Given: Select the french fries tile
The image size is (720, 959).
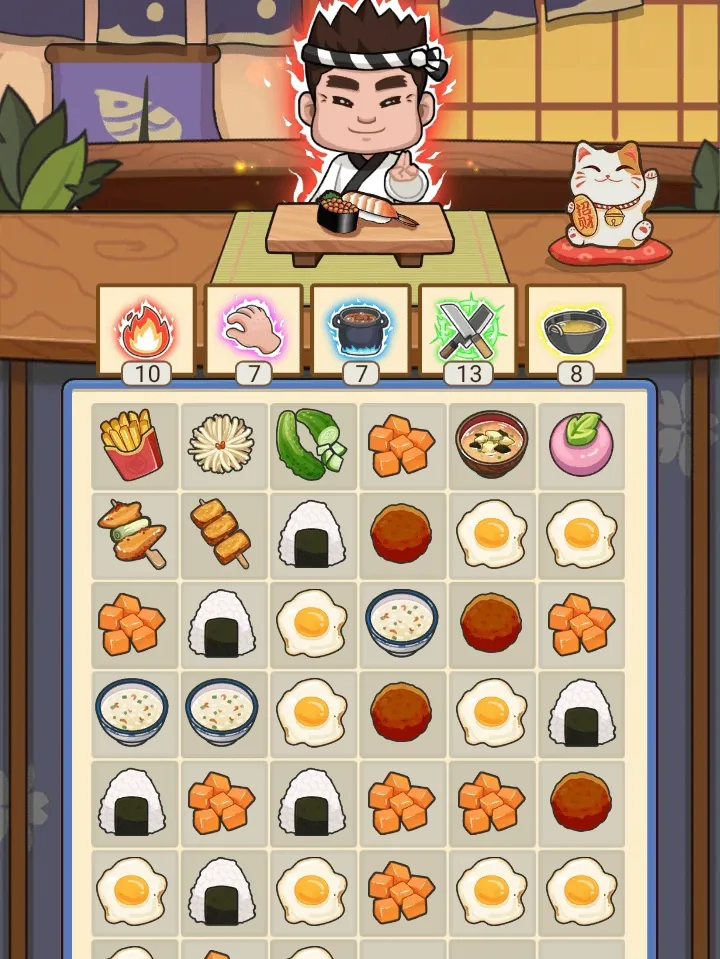Looking at the screenshot, I should click(133, 445).
